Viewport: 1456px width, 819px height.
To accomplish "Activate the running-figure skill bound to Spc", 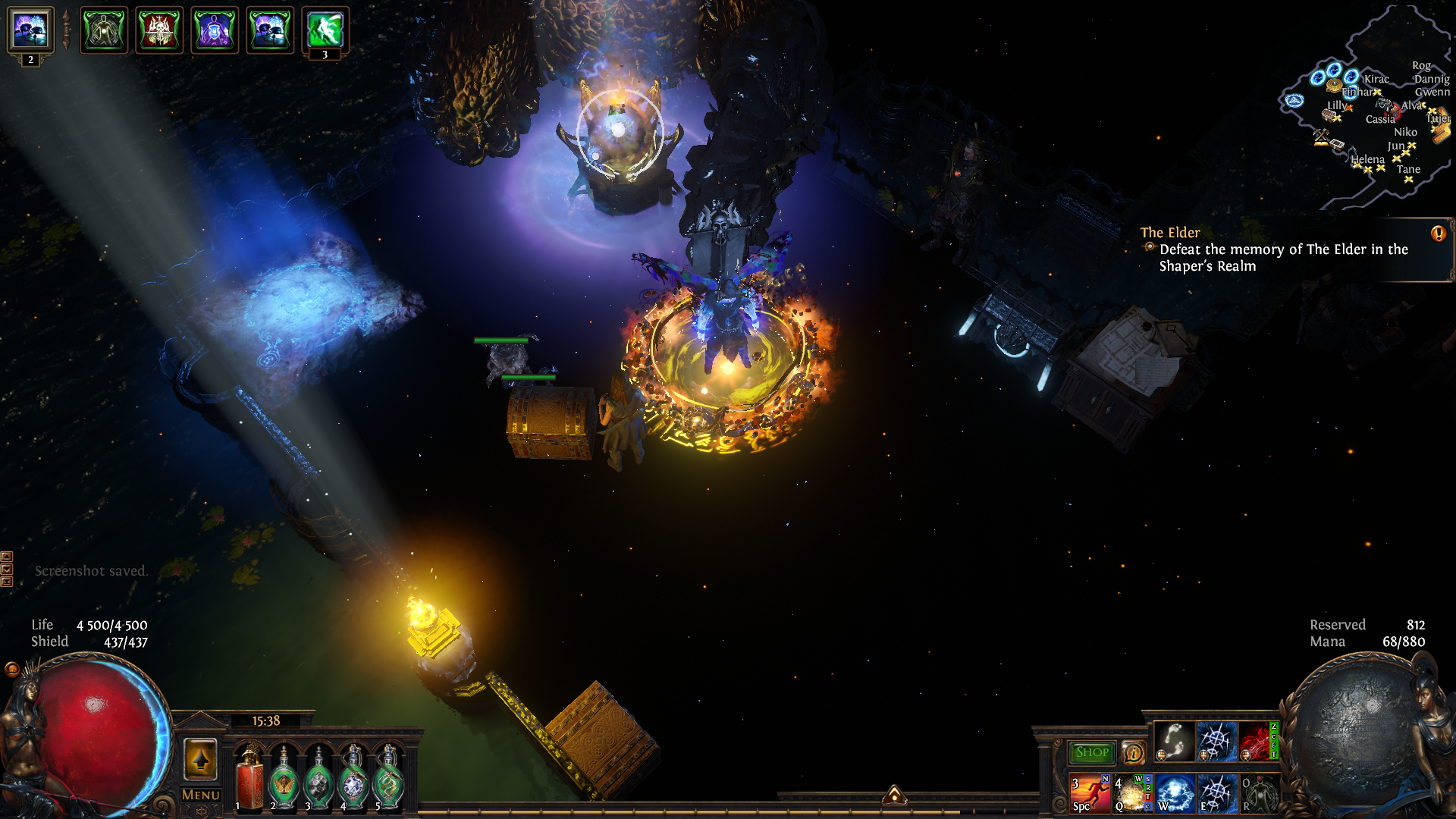I will click(x=1090, y=793).
